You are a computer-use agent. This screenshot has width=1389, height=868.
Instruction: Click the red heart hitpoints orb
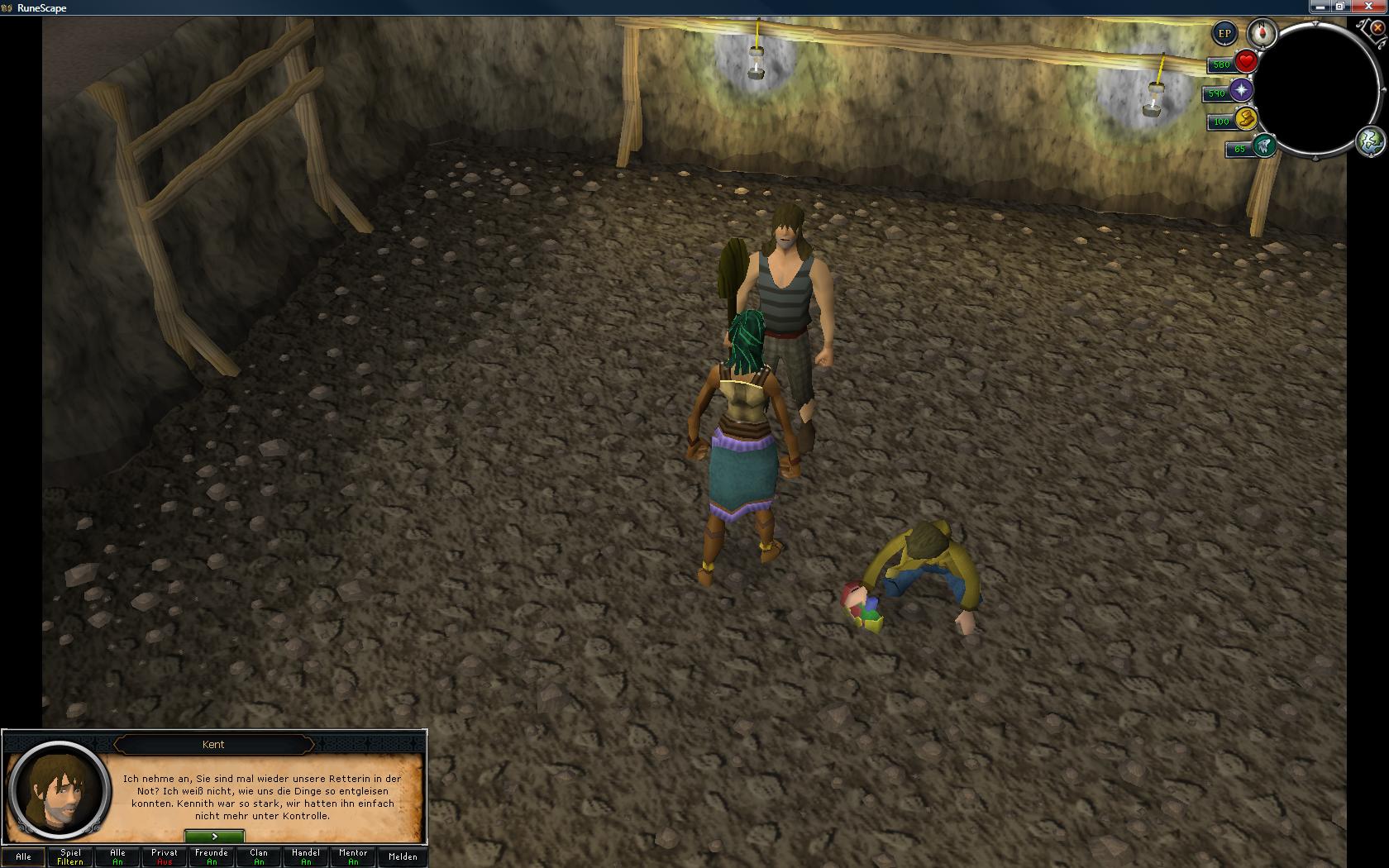[1246, 62]
